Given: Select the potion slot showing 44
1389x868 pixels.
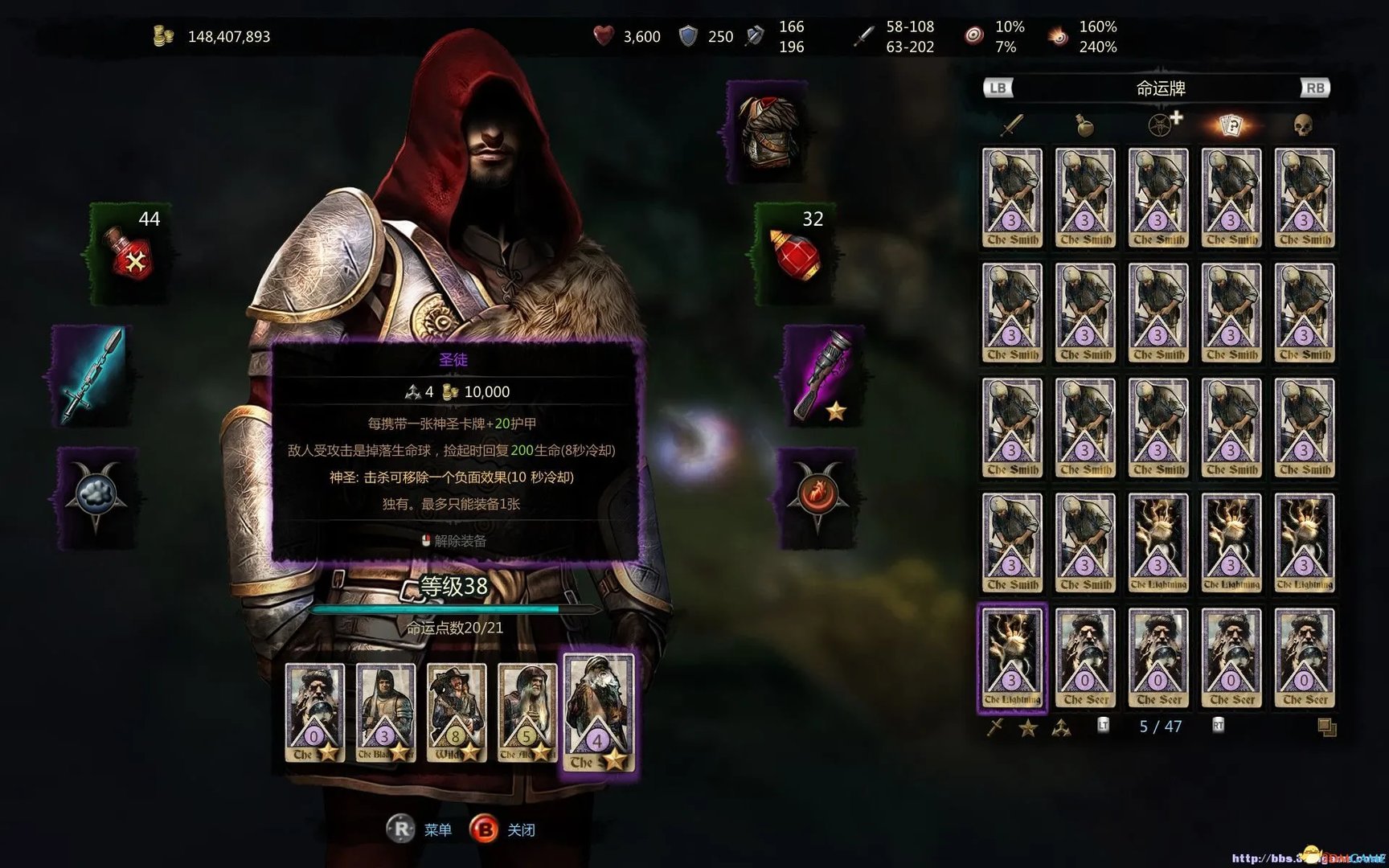Looking at the screenshot, I should tap(130, 253).
